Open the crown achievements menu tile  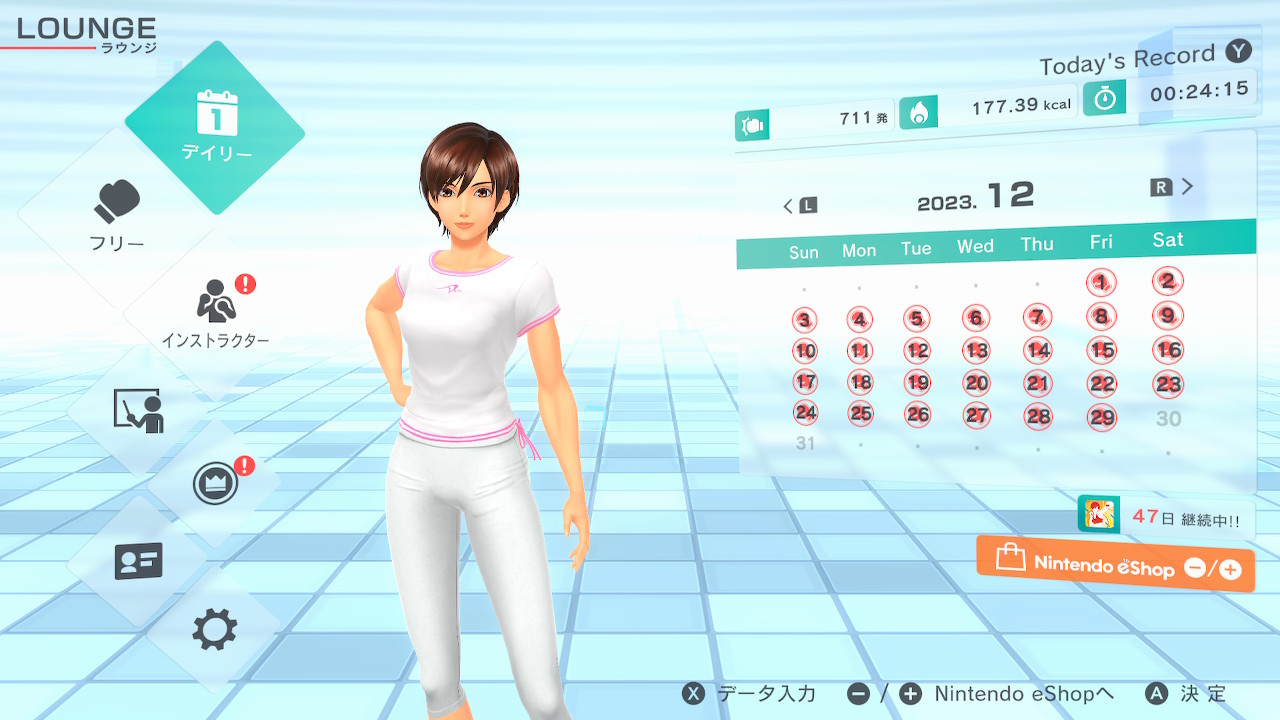coord(215,485)
